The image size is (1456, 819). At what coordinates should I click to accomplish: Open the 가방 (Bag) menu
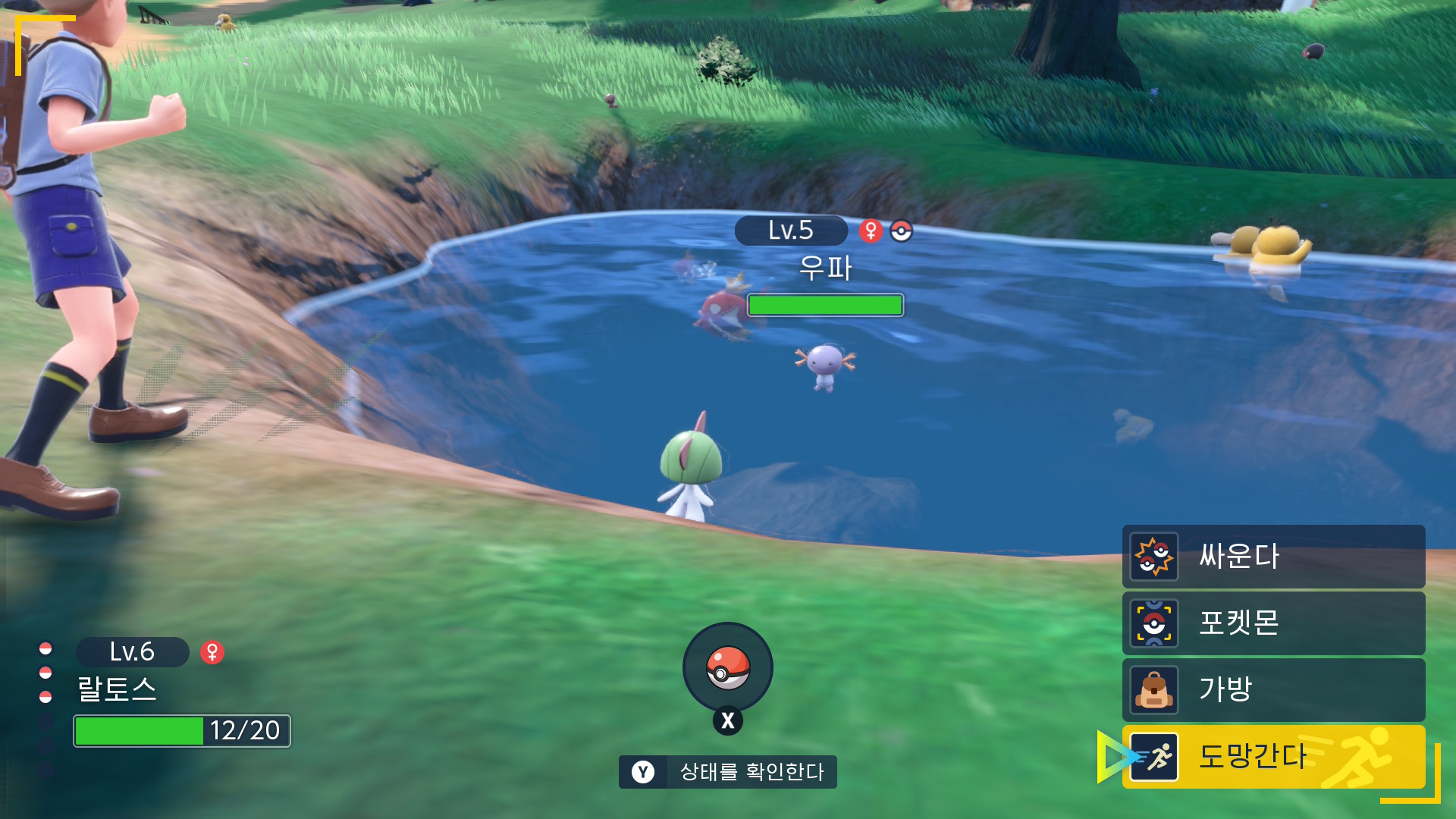(x=1273, y=689)
